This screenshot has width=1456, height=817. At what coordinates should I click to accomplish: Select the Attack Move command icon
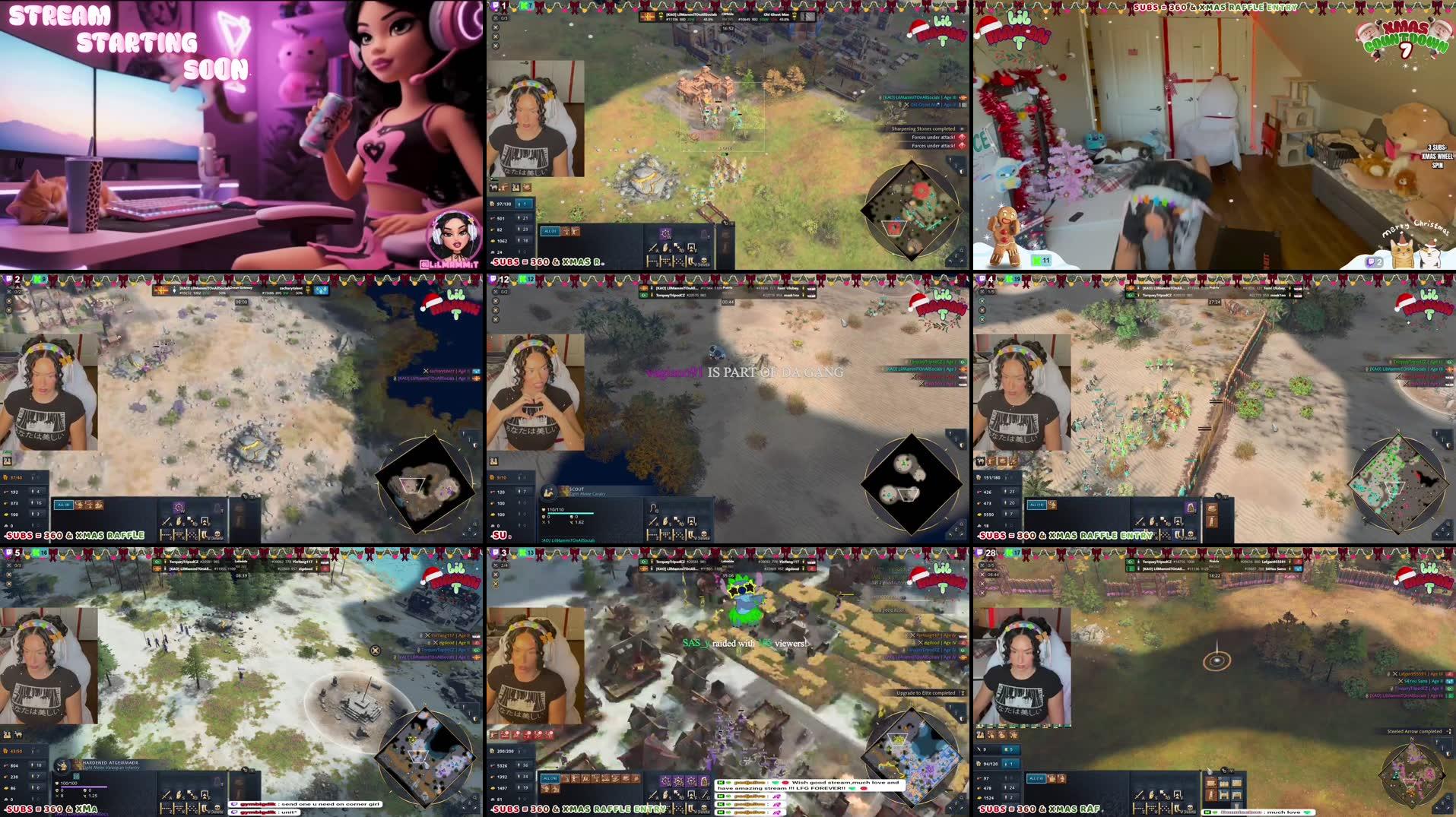click(x=679, y=248)
